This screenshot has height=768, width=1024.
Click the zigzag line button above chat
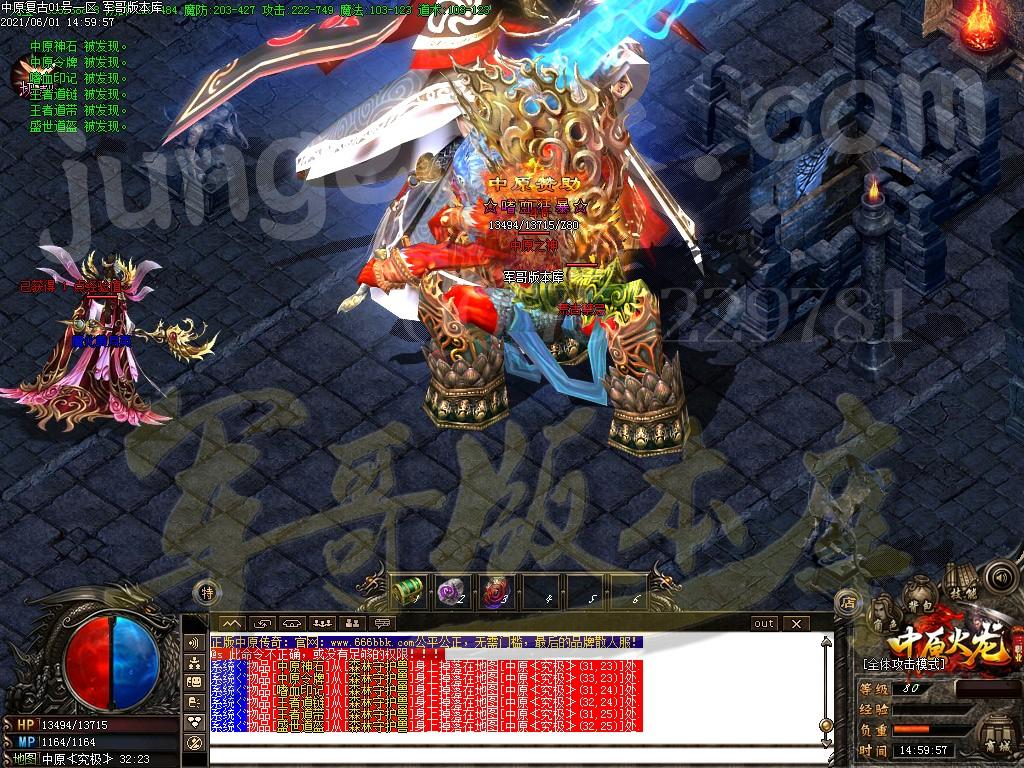pos(231,624)
